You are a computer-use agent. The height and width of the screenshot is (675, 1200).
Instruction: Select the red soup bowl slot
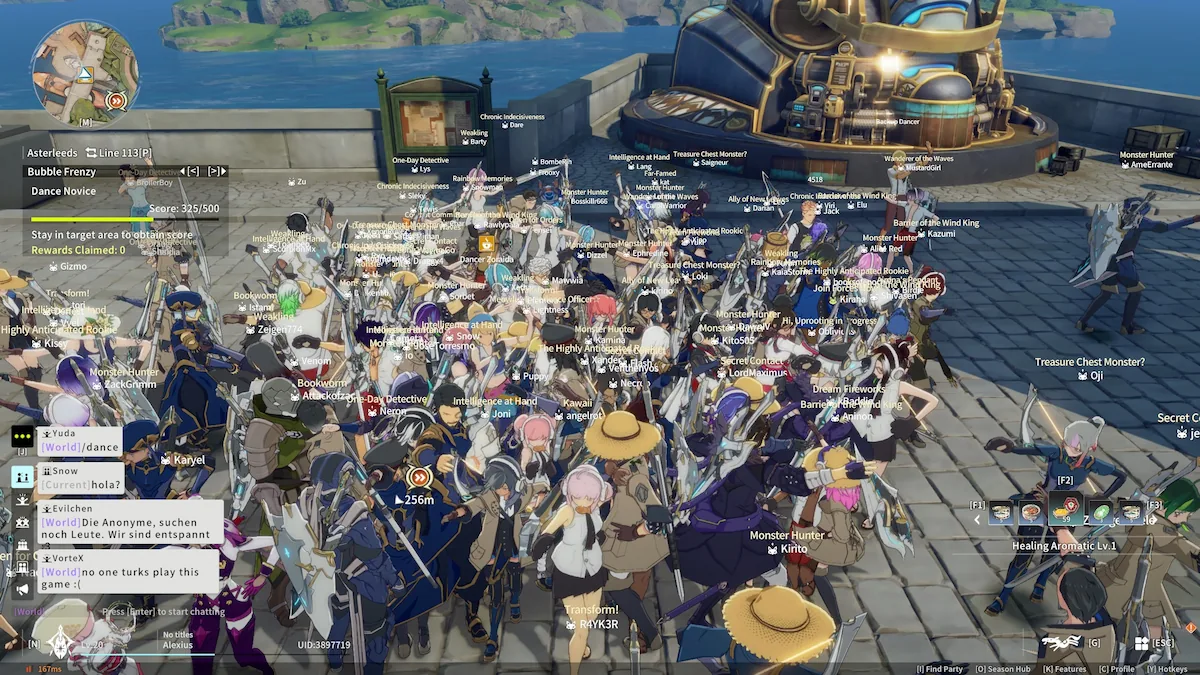(x=1030, y=513)
